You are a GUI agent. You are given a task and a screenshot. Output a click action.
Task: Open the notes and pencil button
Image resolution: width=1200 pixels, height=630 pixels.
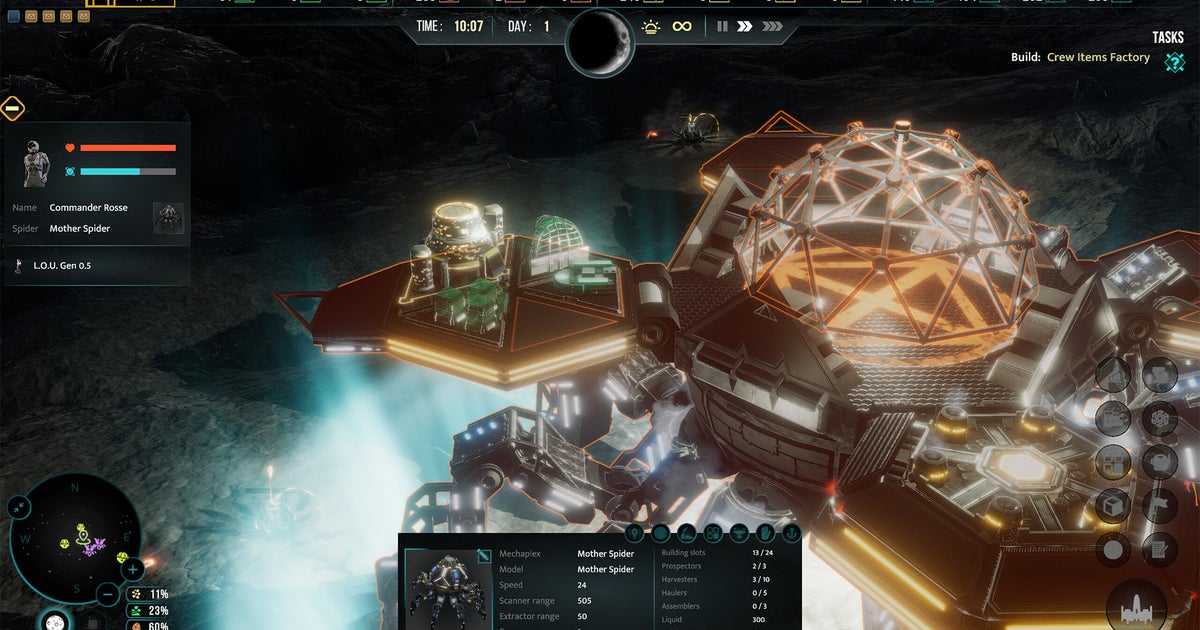point(1159,548)
